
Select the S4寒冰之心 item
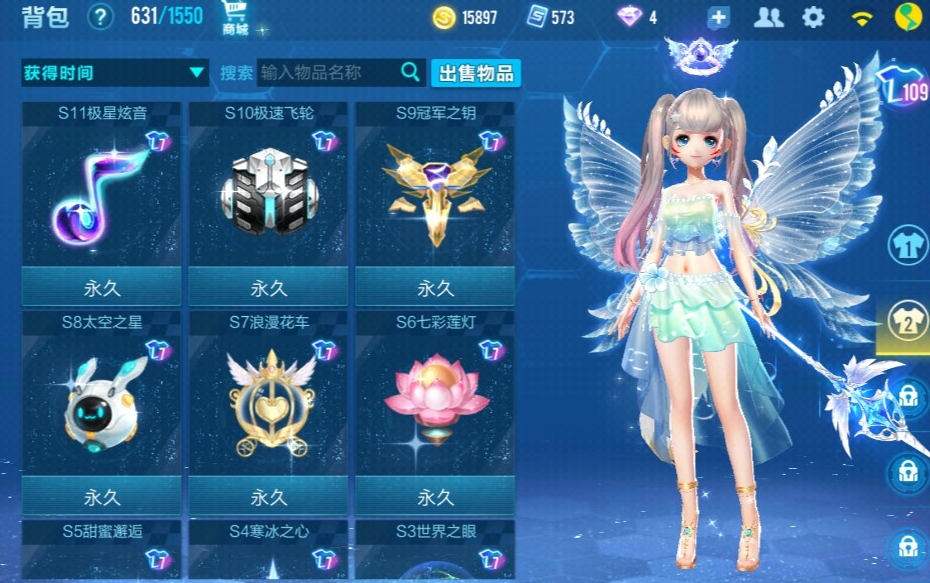pos(268,550)
